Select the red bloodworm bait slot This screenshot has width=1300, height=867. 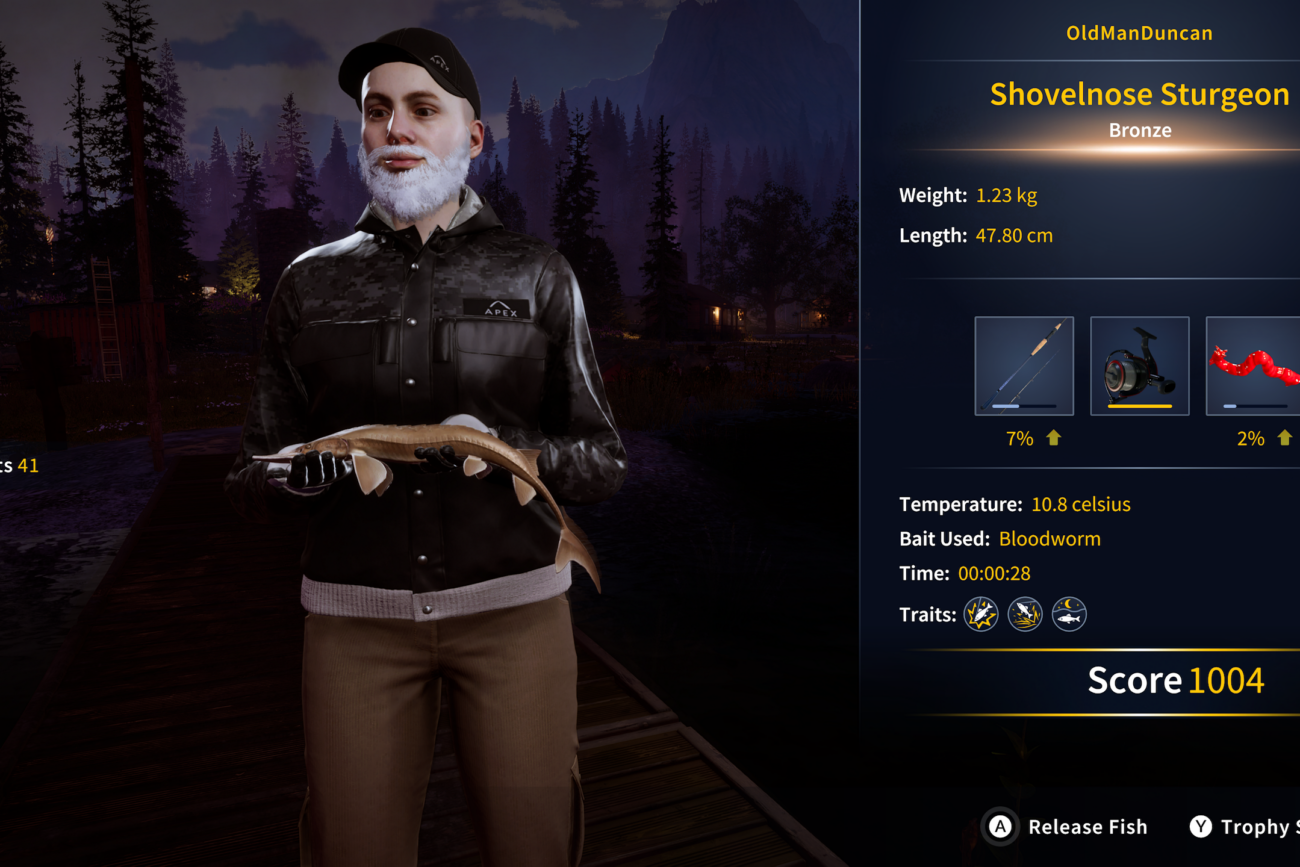[x=1254, y=366]
